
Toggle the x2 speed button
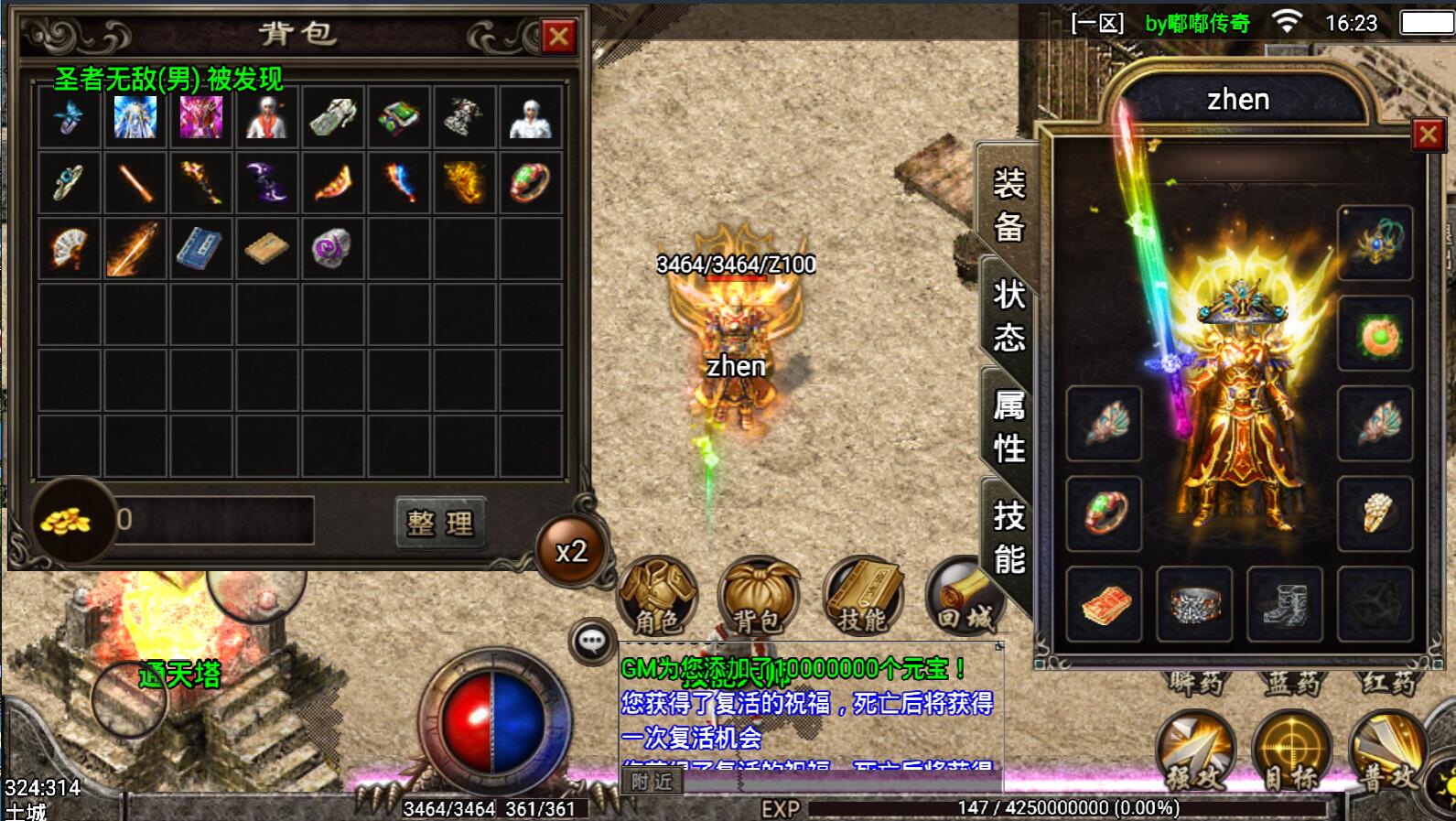click(x=571, y=551)
